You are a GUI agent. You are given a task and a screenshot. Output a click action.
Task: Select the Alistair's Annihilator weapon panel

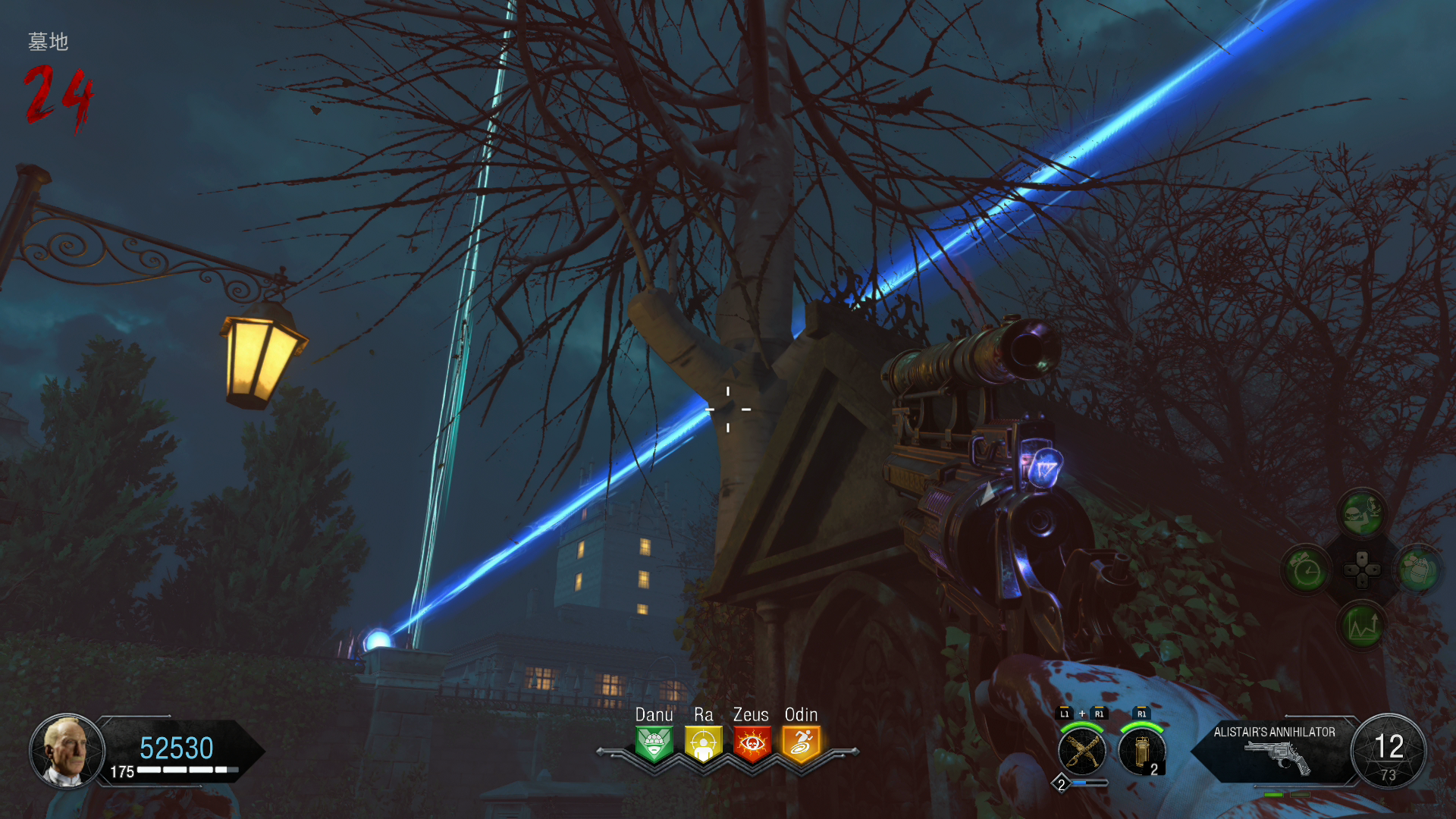(x=1275, y=750)
